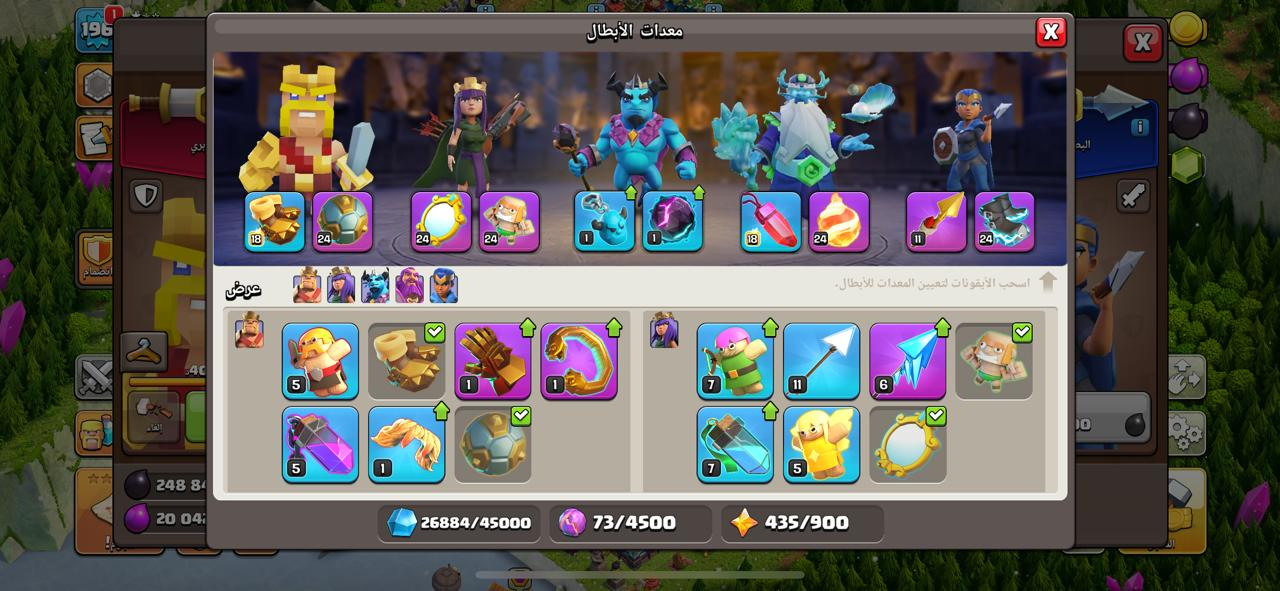Screen dimensions: 1280x591
Task: Choose the equipped Henchmen Puppet slot
Action: pyautogui.click(x=509, y=221)
